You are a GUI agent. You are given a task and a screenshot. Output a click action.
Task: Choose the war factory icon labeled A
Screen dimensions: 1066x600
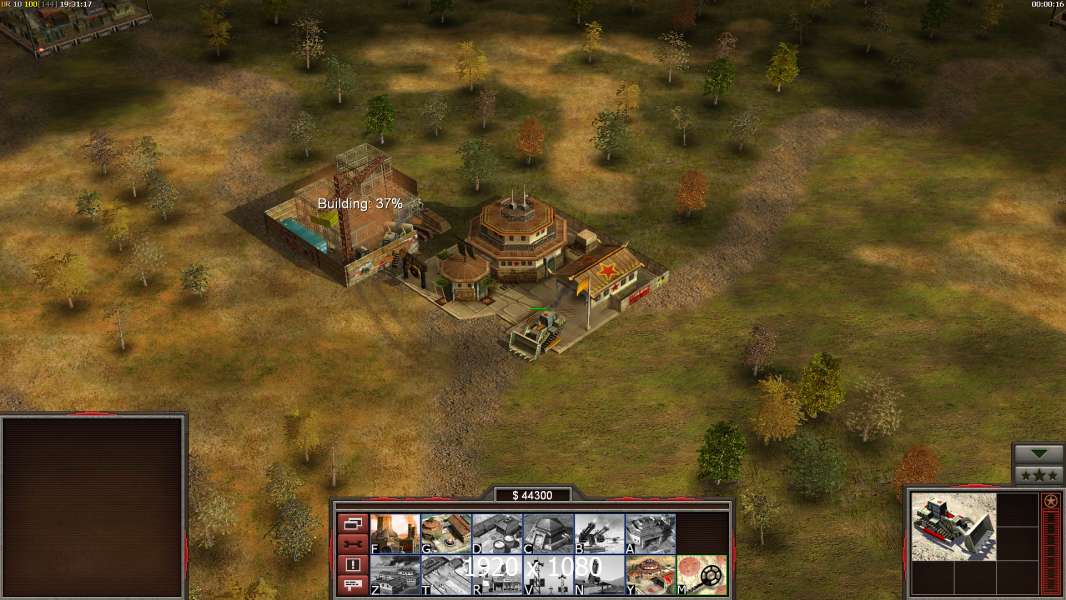coord(650,533)
